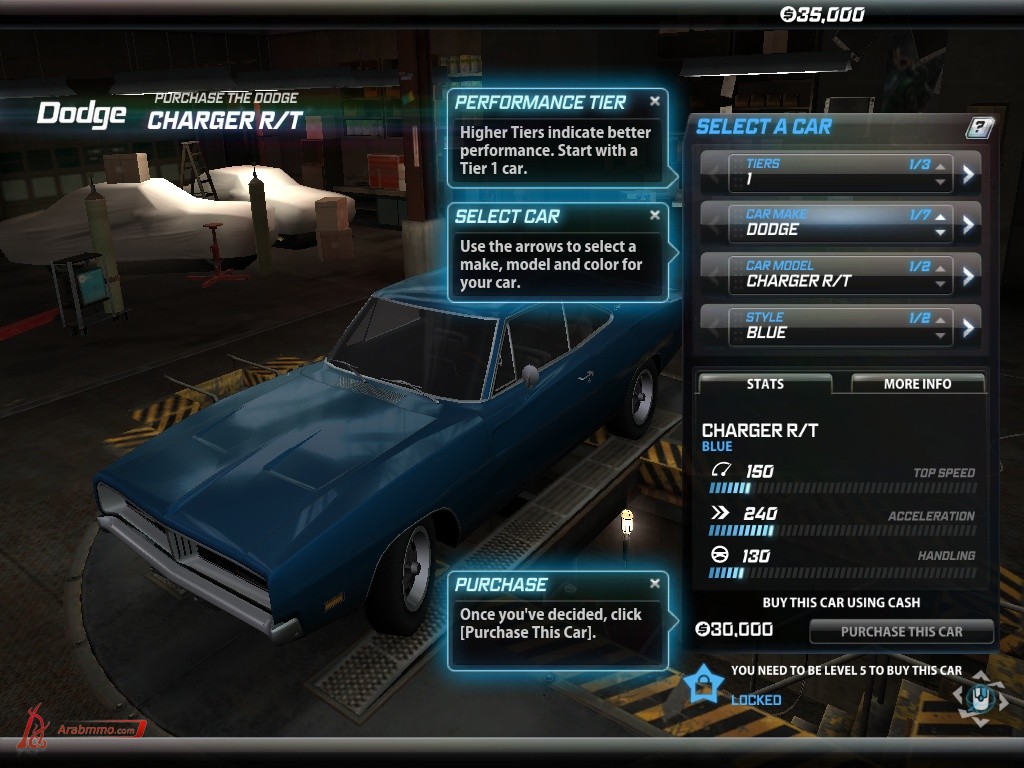This screenshot has height=768, width=1024.
Task: Click the Locked padlock star icon
Action: tap(705, 684)
